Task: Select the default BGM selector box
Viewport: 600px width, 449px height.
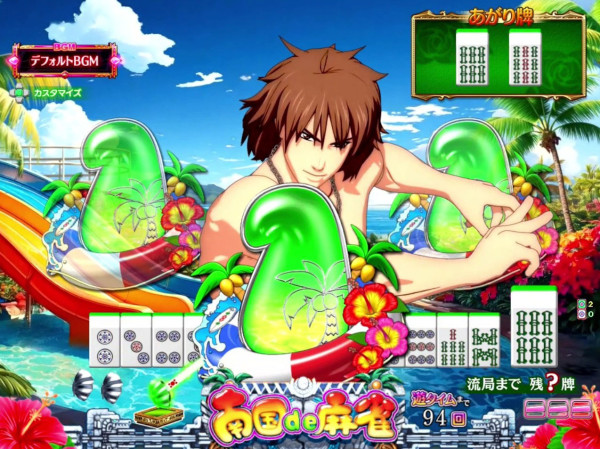Action: (65, 59)
